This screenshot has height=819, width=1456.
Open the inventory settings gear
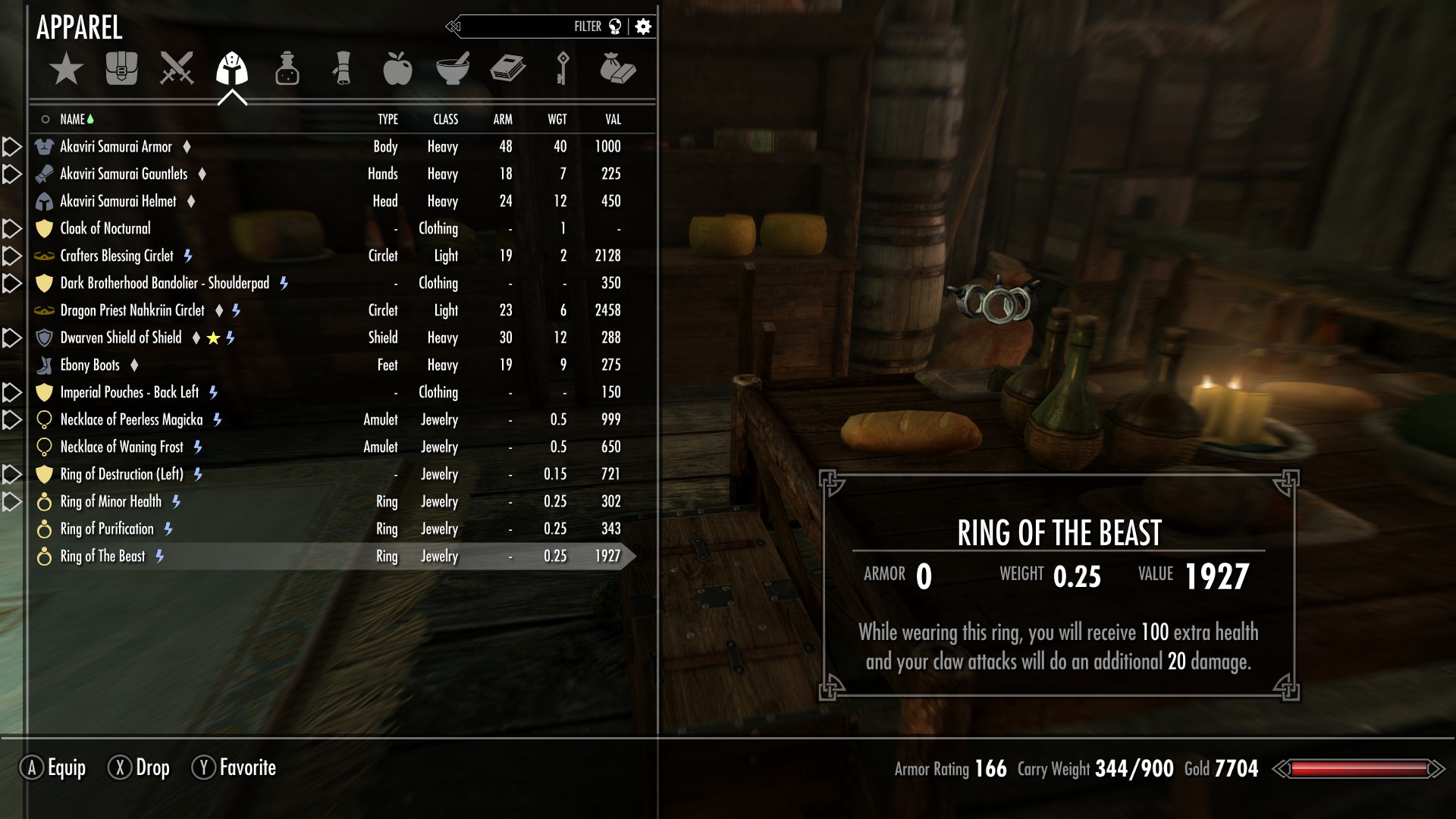(643, 27)
